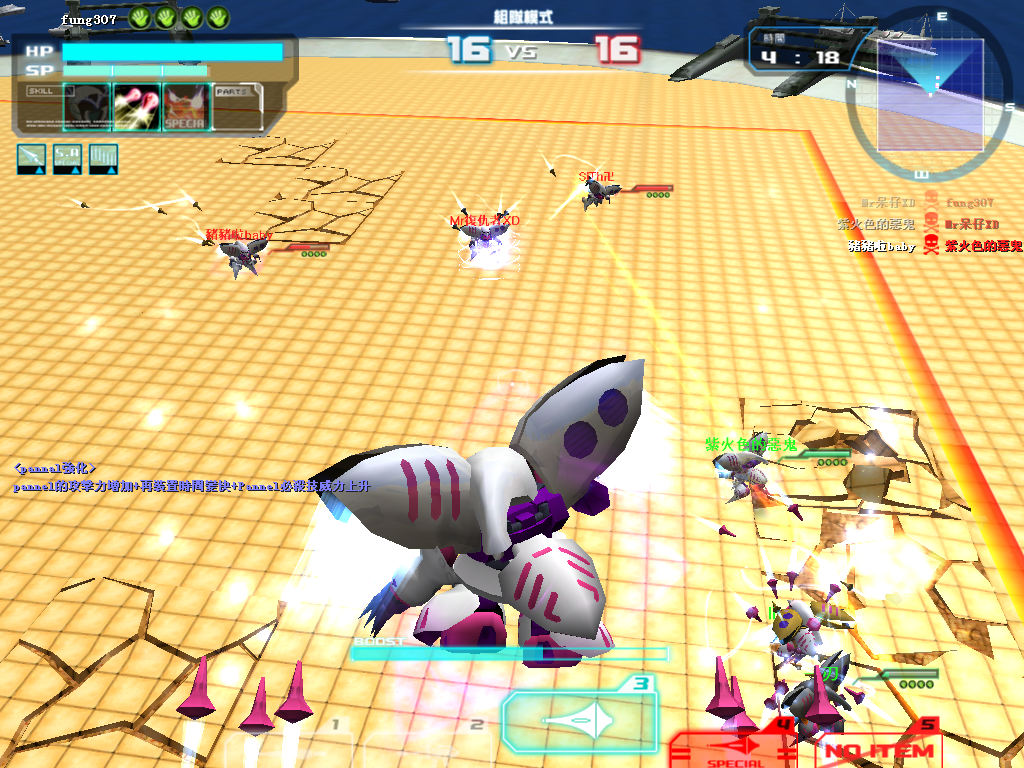Open the empty PARTS slot
Image resolution: width=1024 pixels, height=768 pixels.
(x=238, y=107)
